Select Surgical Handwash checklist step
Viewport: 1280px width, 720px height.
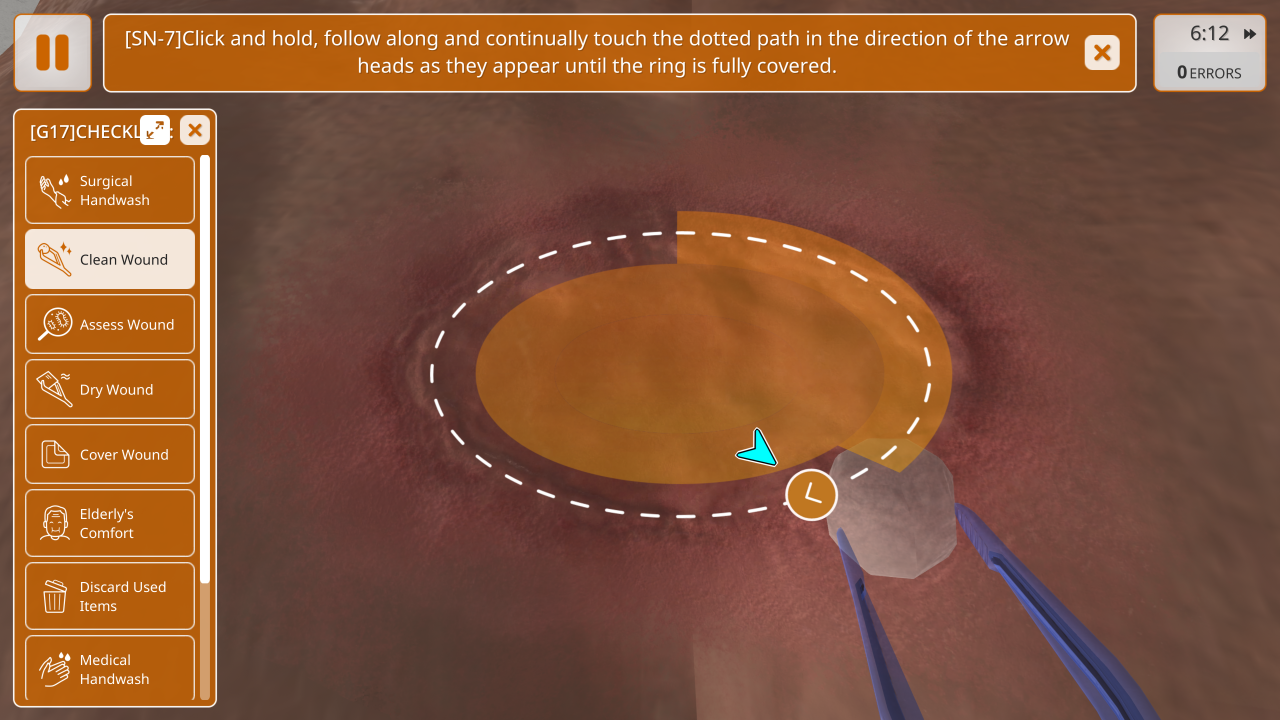pos(110,190)
